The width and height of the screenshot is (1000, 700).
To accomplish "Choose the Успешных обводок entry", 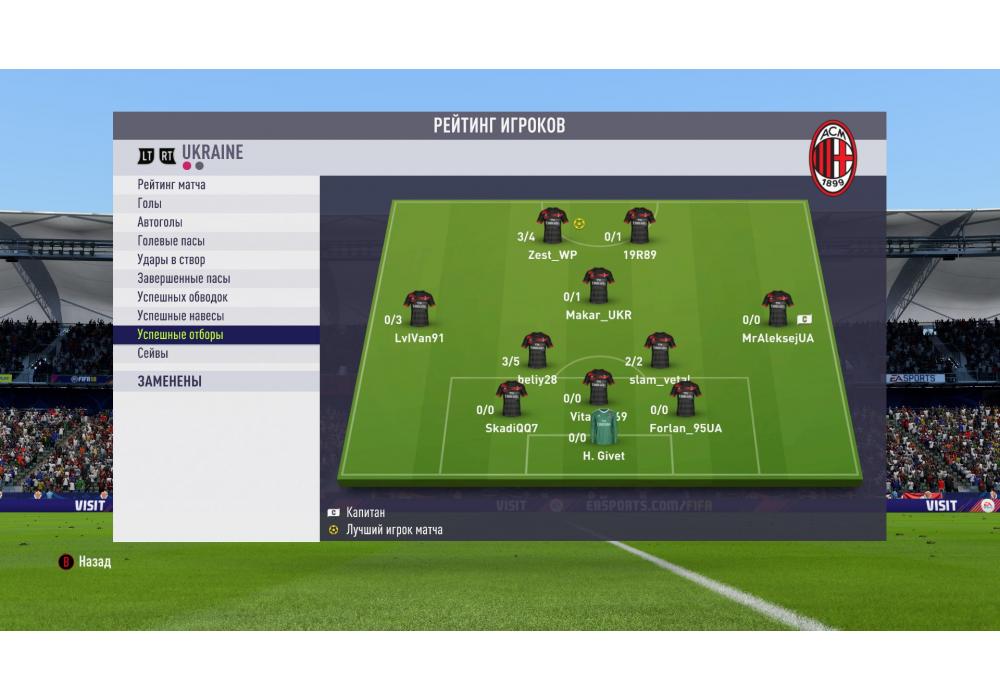I will [x=216, y=297].
